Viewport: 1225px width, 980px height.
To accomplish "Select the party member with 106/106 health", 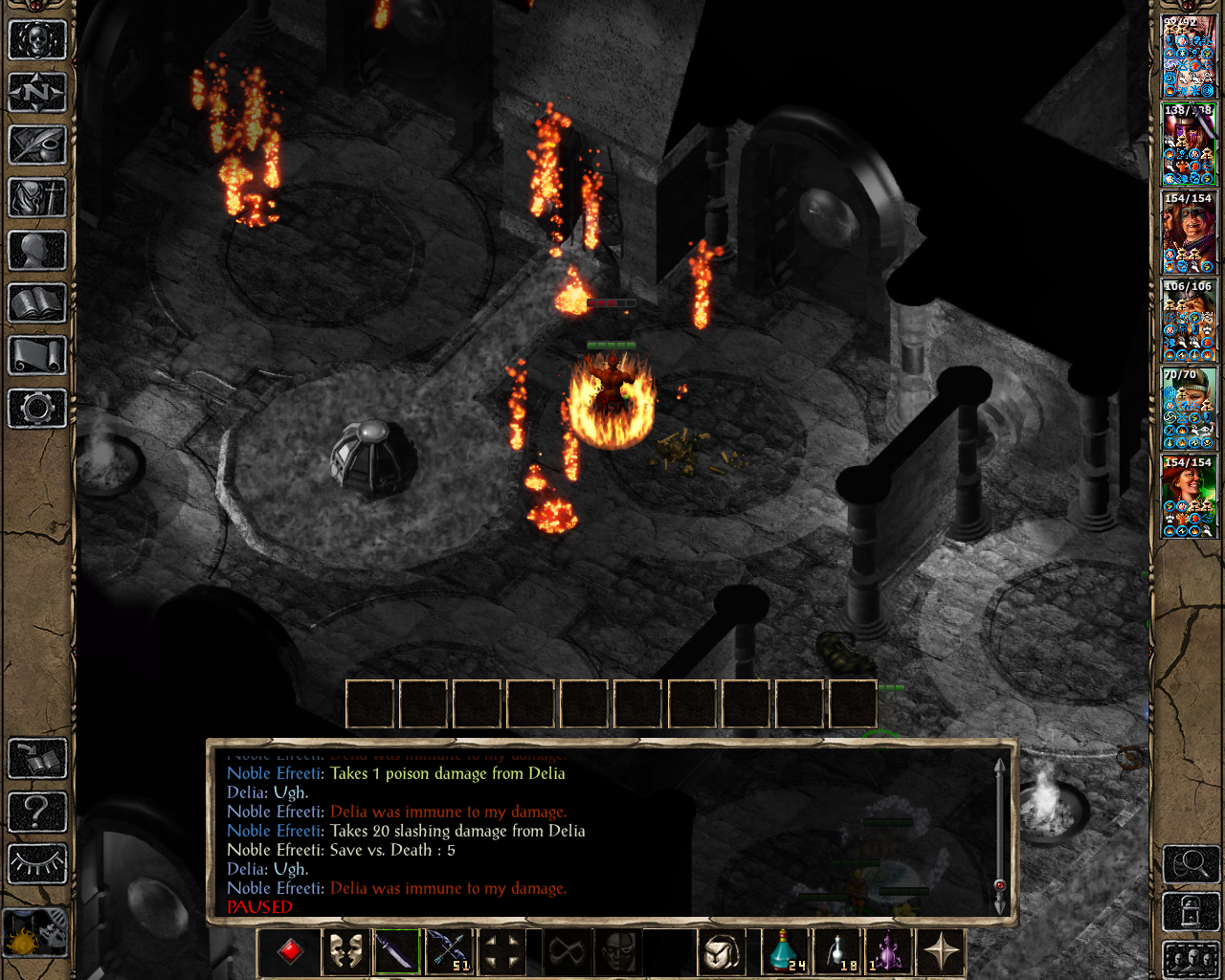I will pos(1189,320).
